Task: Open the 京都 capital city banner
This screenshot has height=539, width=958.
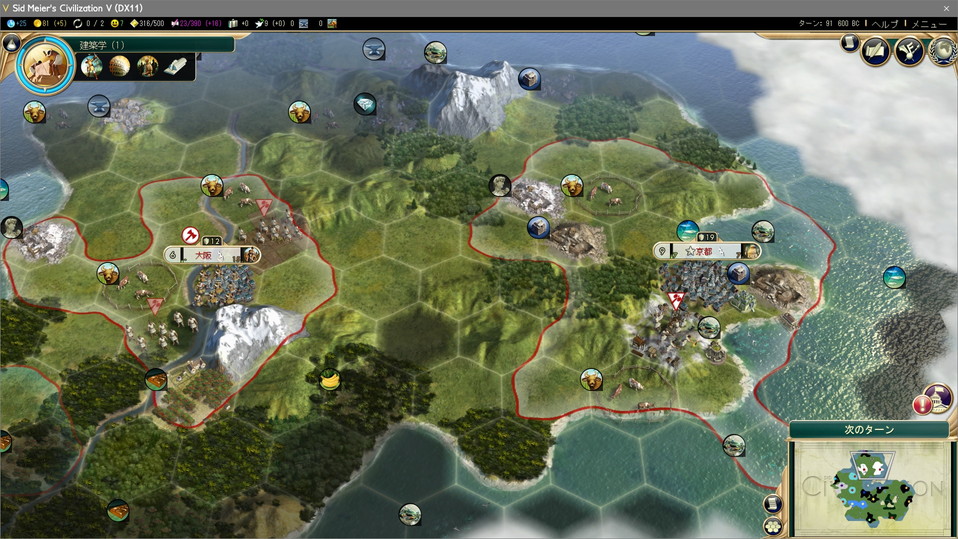Action: [x=706, y=250]
